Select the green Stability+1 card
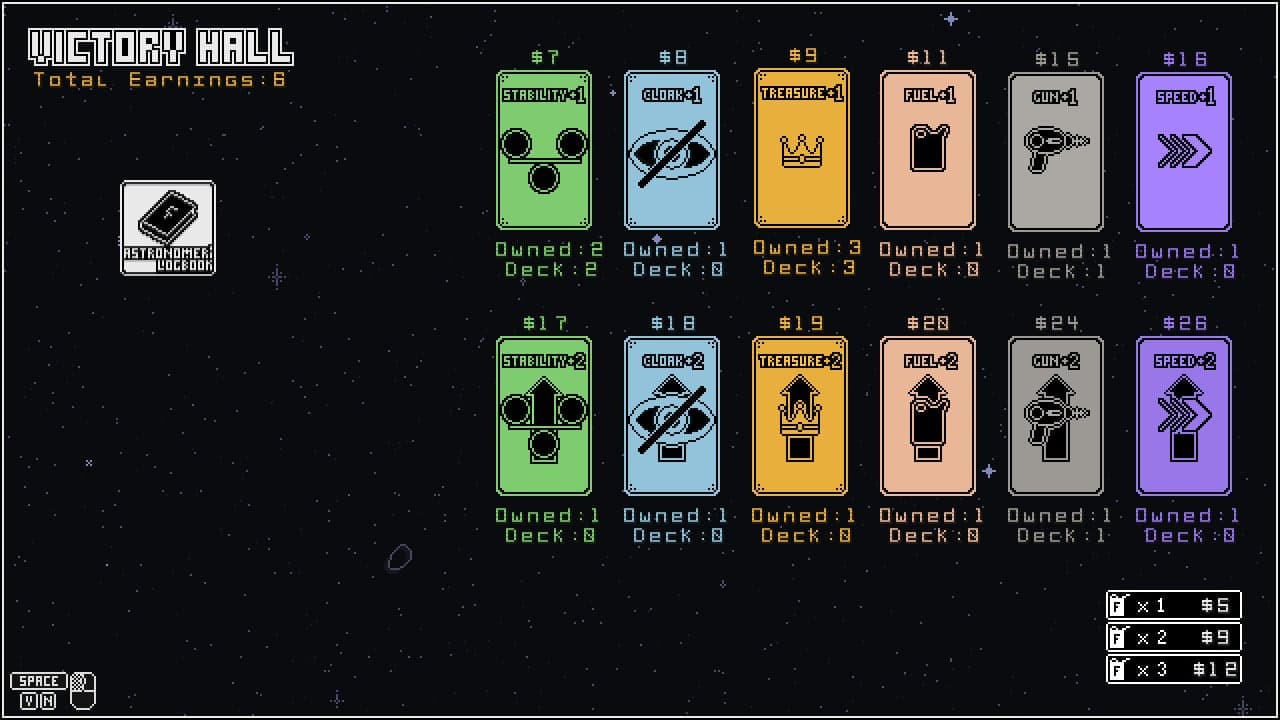1280x720 pixels. click(544, 150)
